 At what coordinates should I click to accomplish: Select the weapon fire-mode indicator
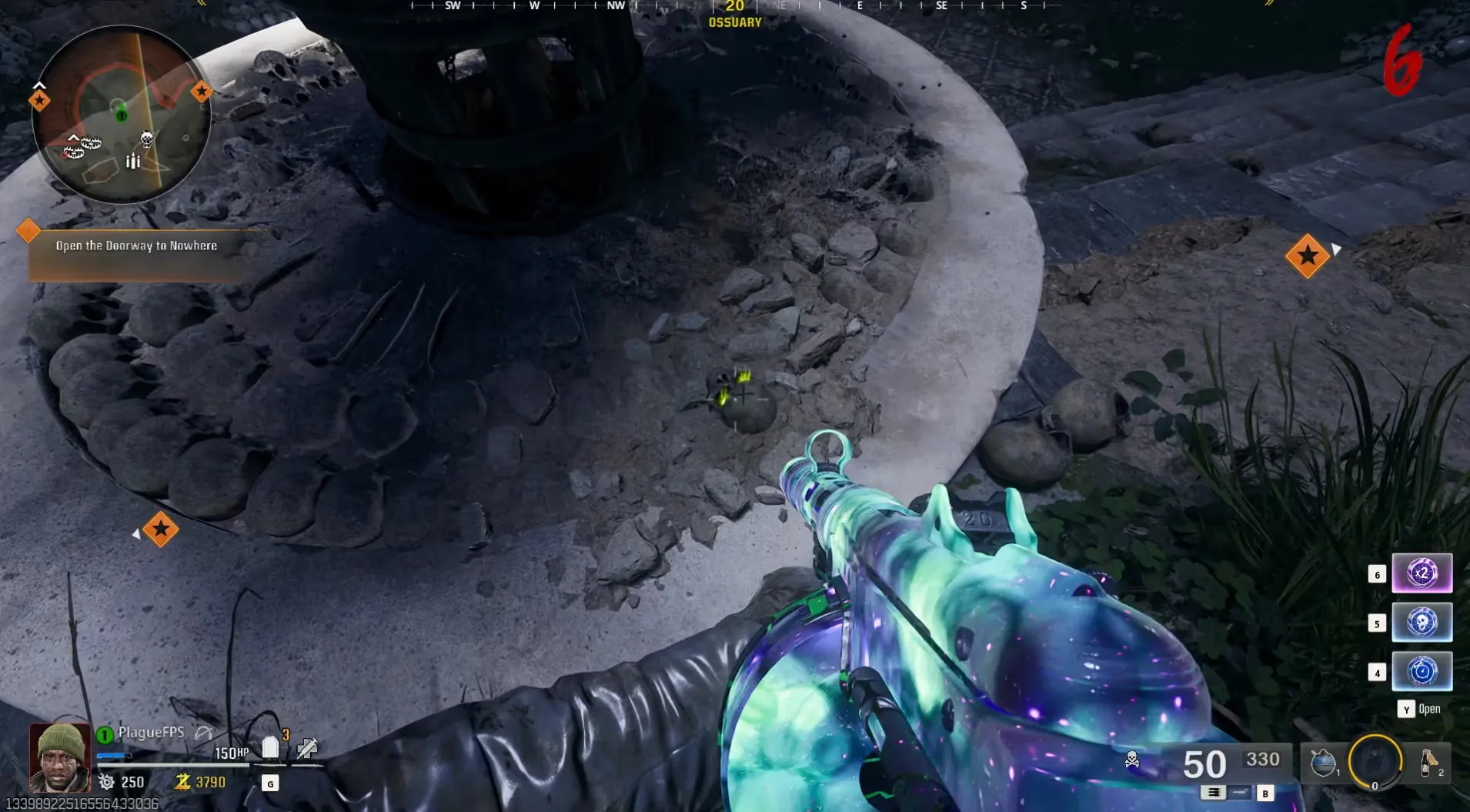(1214, 792)
